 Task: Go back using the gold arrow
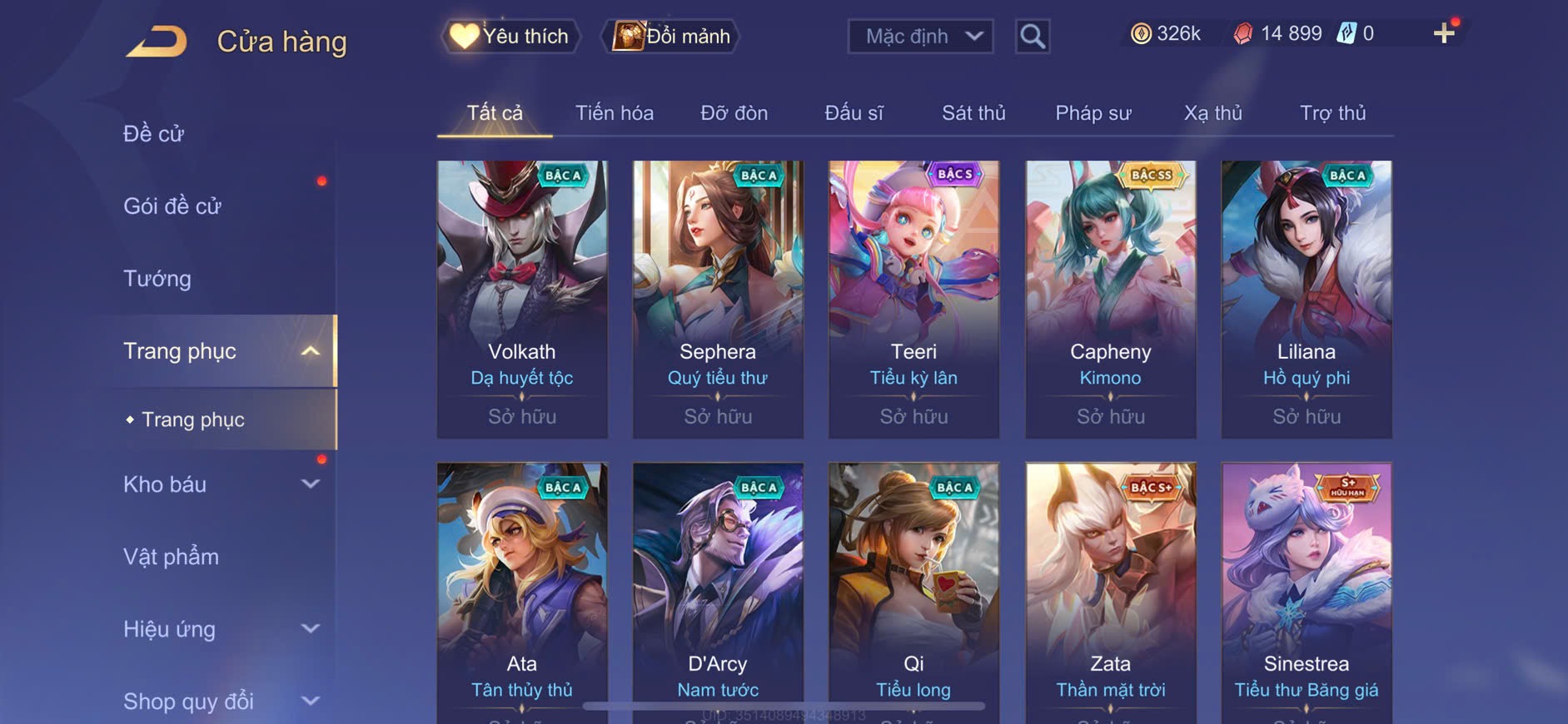pos(157,42)
